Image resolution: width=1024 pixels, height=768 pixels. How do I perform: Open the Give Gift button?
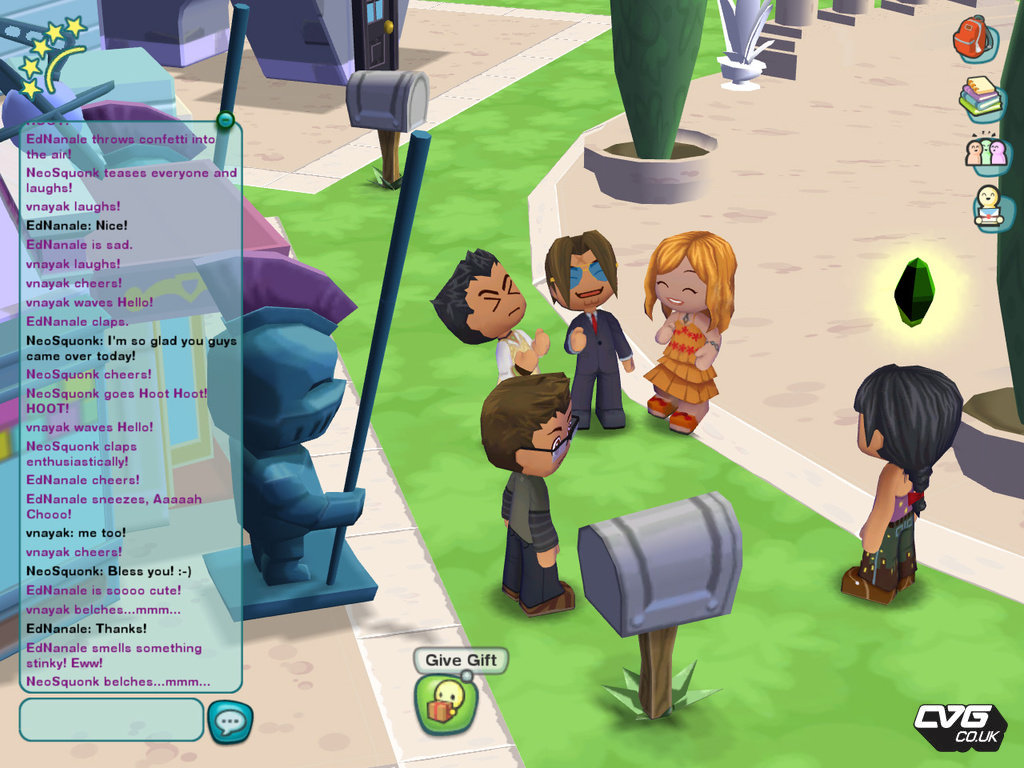pos(446,702)
